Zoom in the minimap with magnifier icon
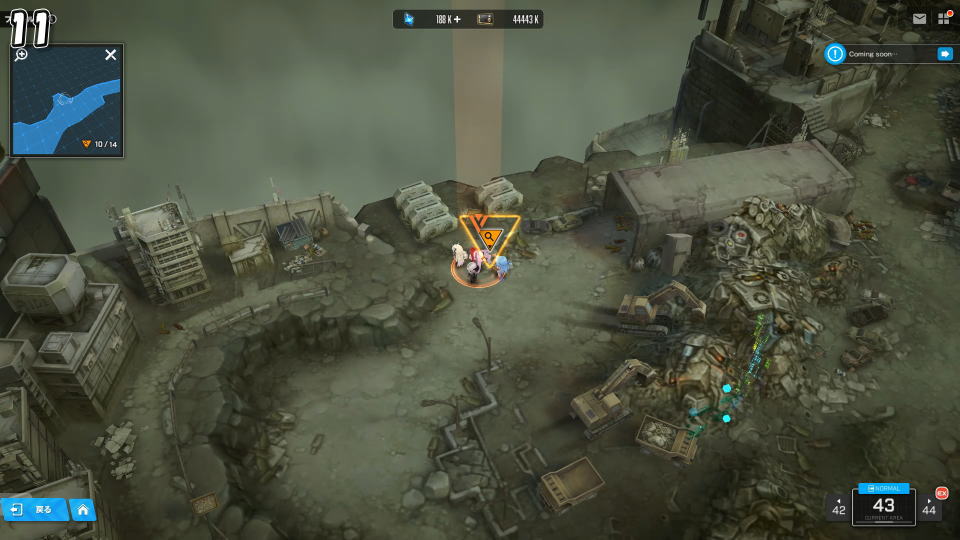 click(21, 54)
